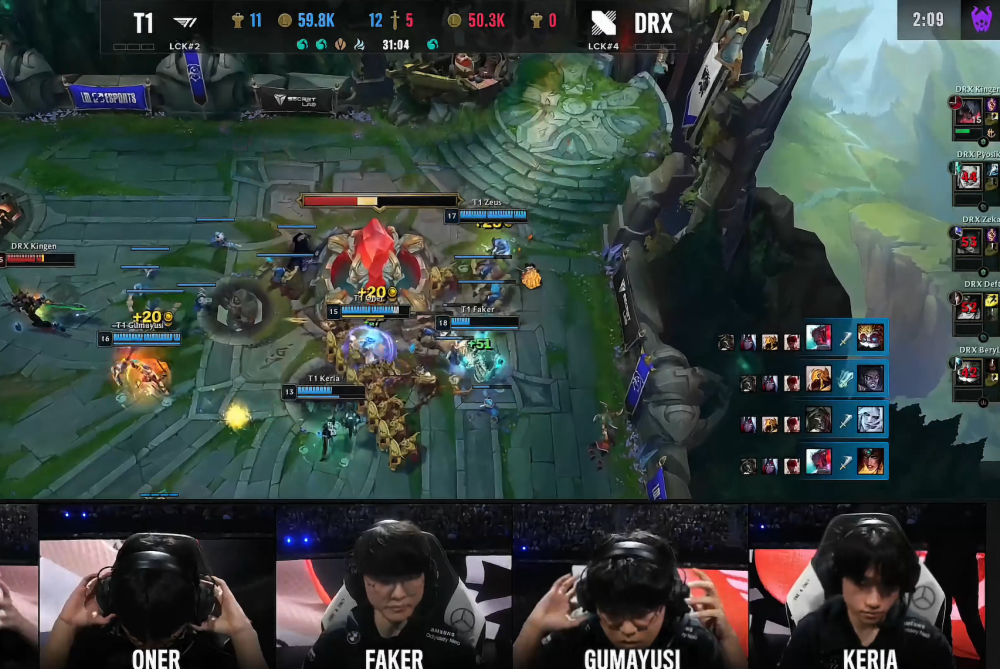Click the purple Baron timer icon
The height and width of the screenshot is (669, 1000).
tap(980, 19)
